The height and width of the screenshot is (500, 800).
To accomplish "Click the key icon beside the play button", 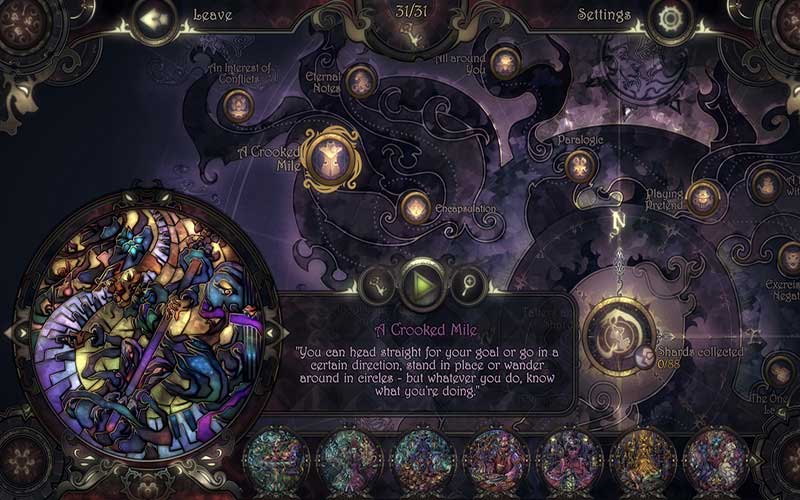I will pyautogui.click(x=381, y=285).
